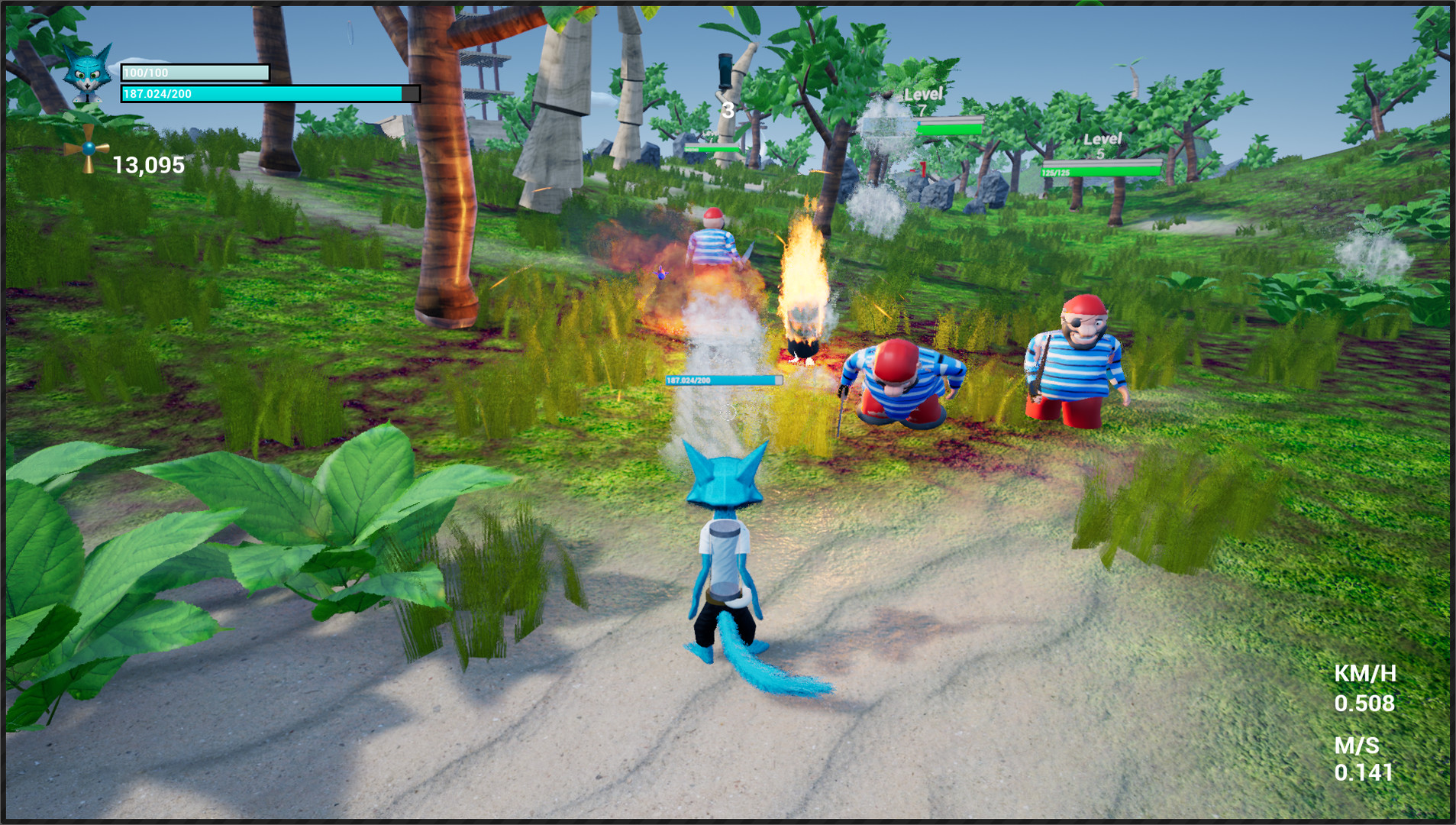Click the cannon turret counter showing 3

[x=727, y=109]
